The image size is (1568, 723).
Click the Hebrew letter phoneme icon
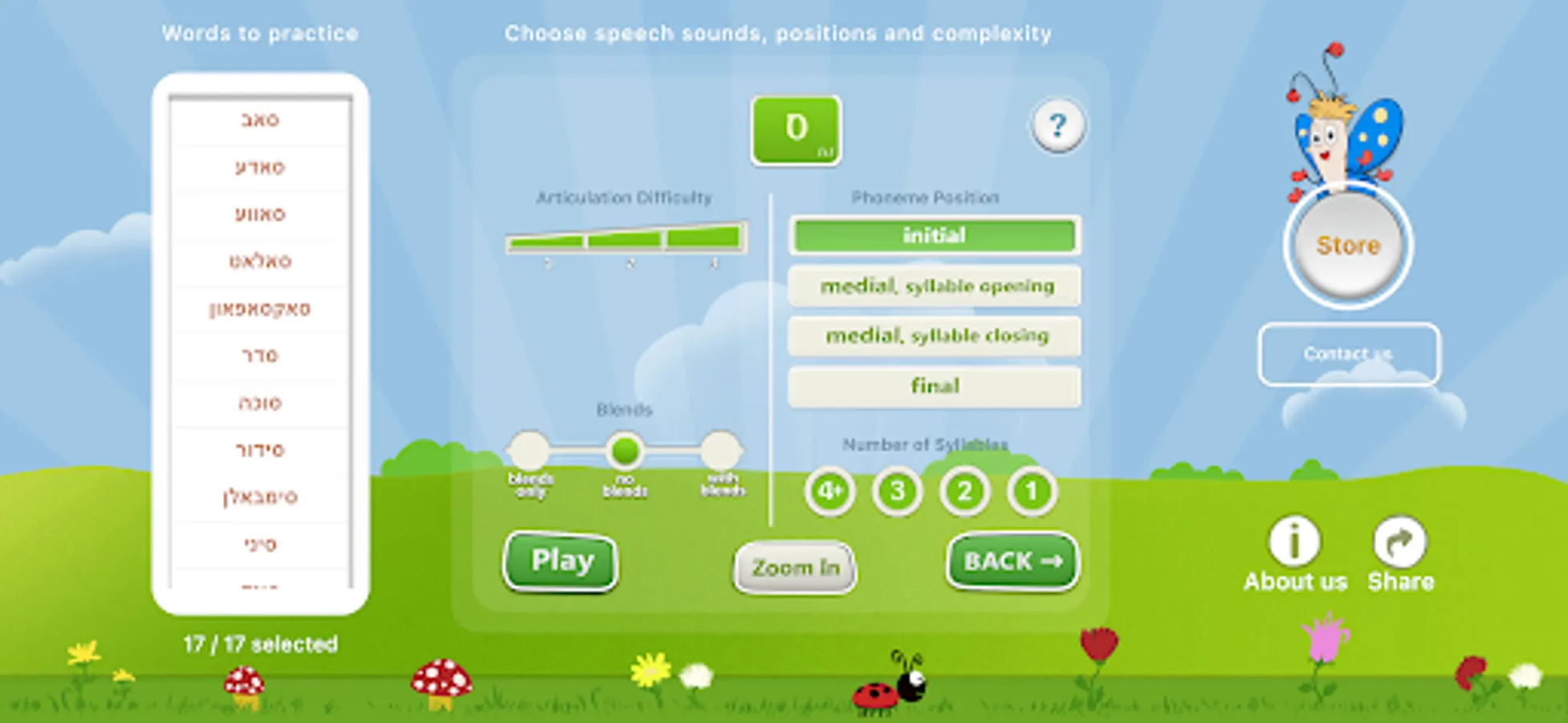[x=796, y=131]
